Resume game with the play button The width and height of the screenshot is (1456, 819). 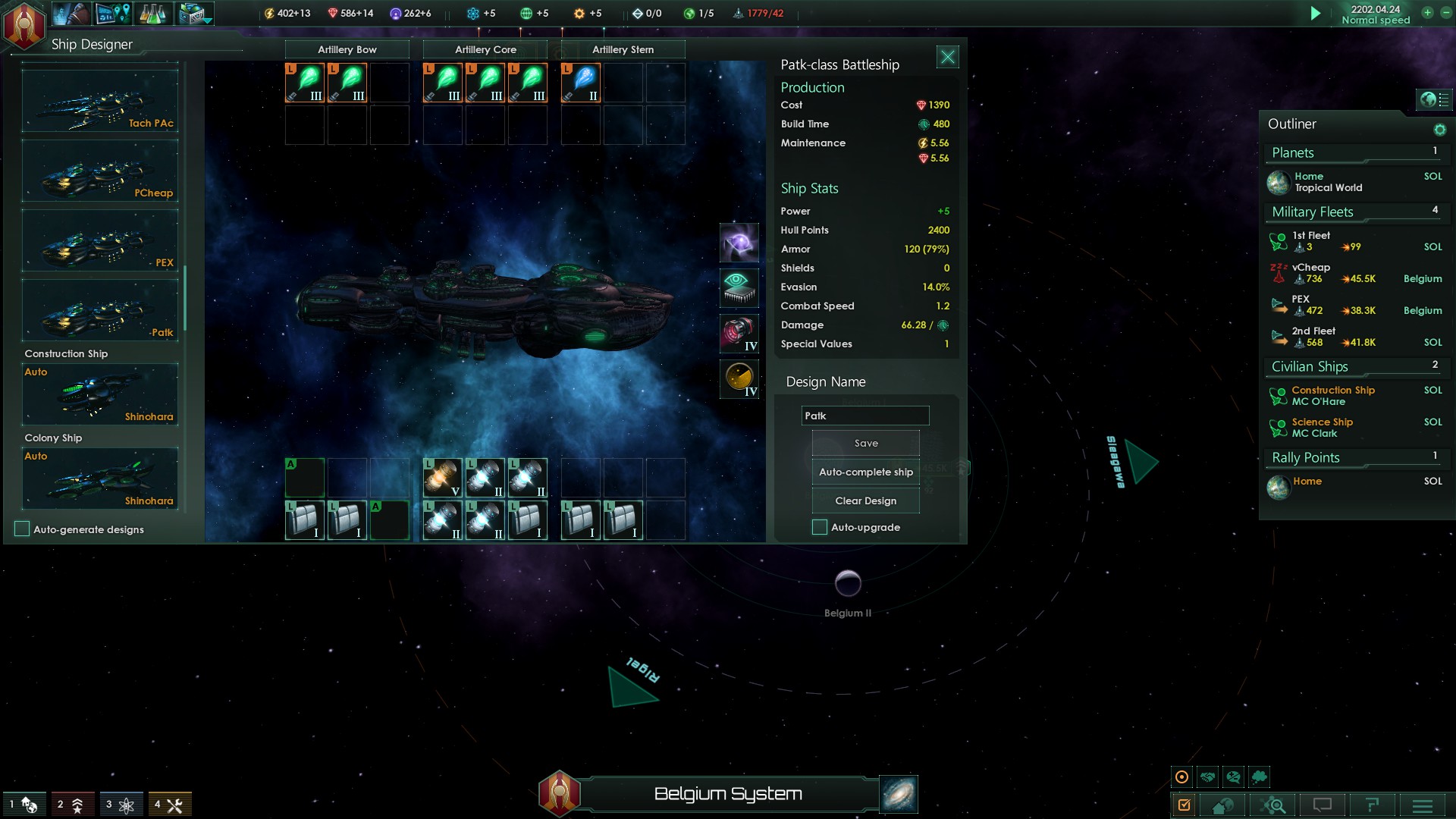(1316, 14)
